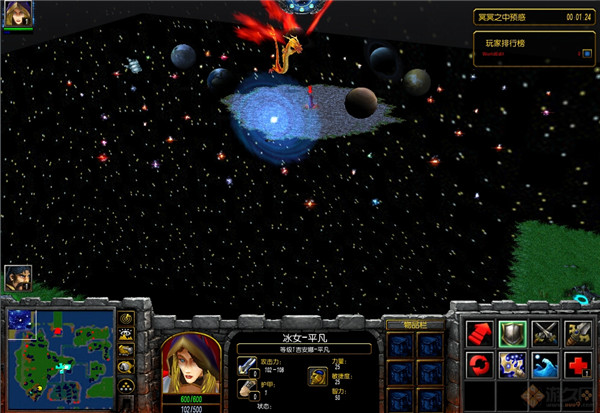
Task: Select the idle worker portrait above the minimap
Action: click(x=16, y=278)
